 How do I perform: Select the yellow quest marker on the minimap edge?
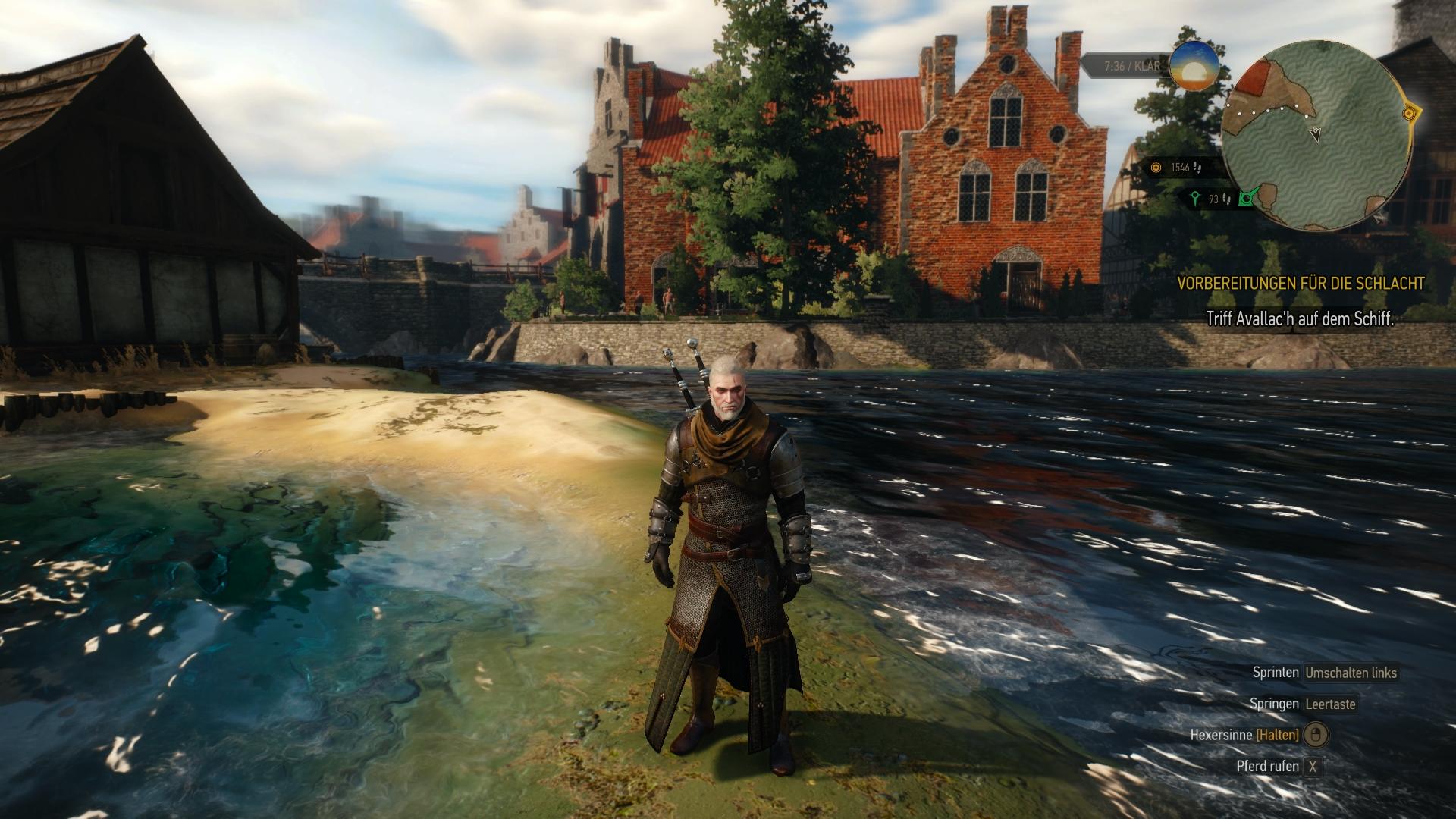click(1409, 114)
